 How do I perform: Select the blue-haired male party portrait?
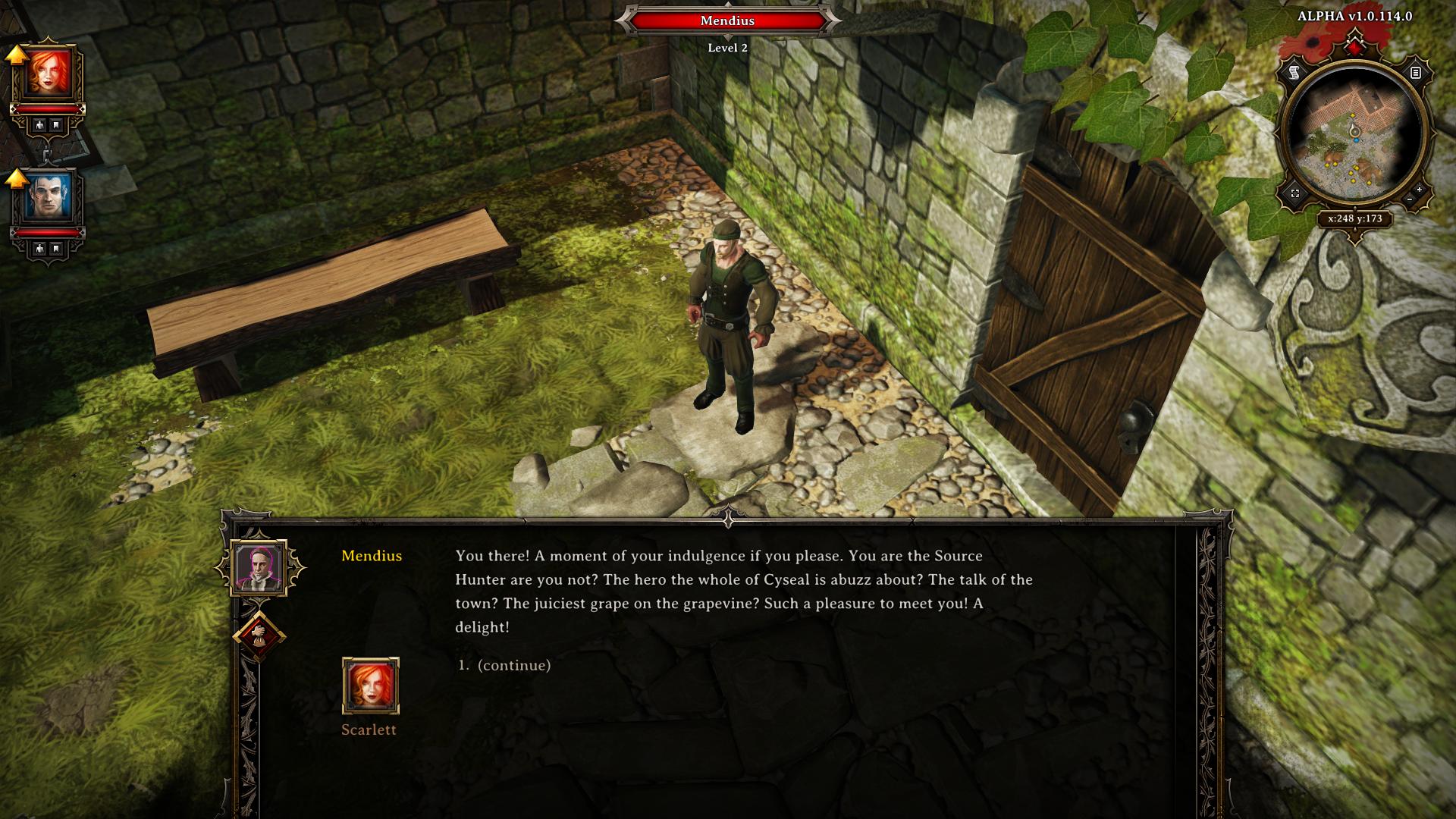[x=49, y=196]
